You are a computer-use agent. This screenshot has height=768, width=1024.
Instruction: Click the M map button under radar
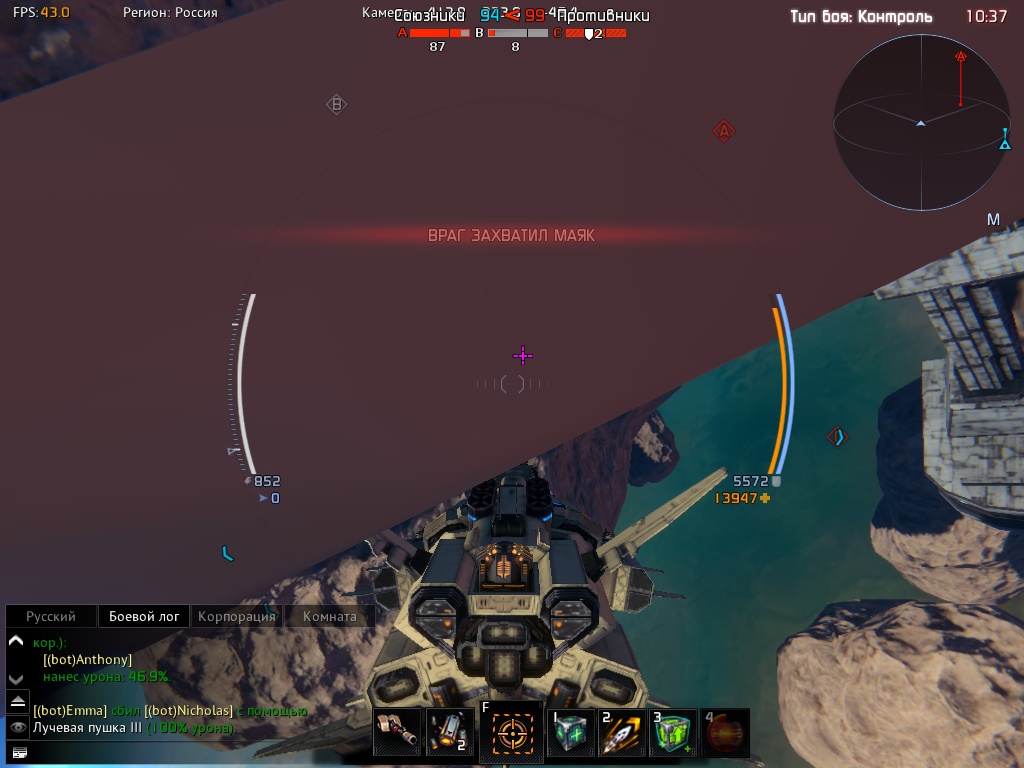(993, 220)
